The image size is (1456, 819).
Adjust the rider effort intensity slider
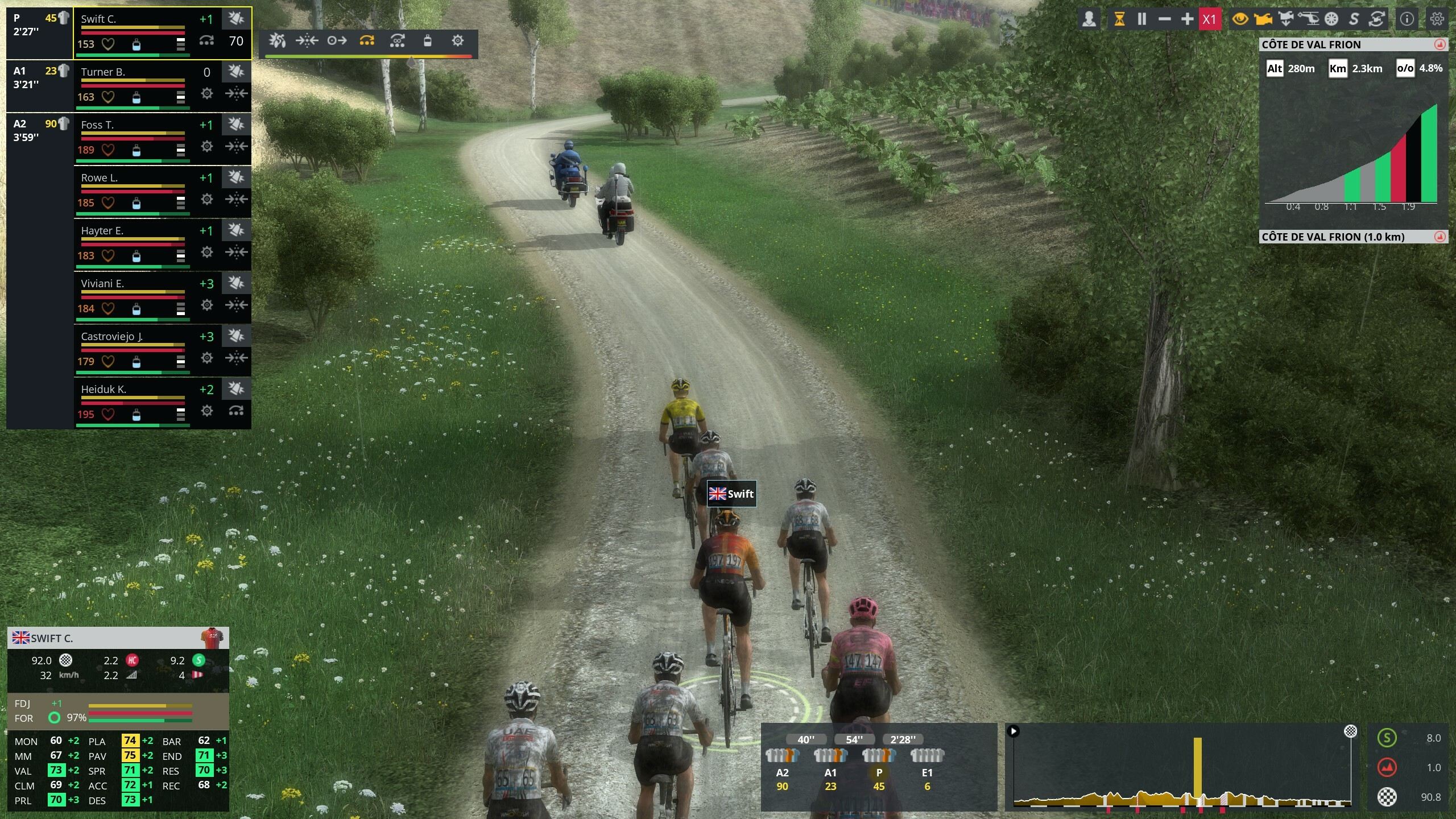coord(411,57)
